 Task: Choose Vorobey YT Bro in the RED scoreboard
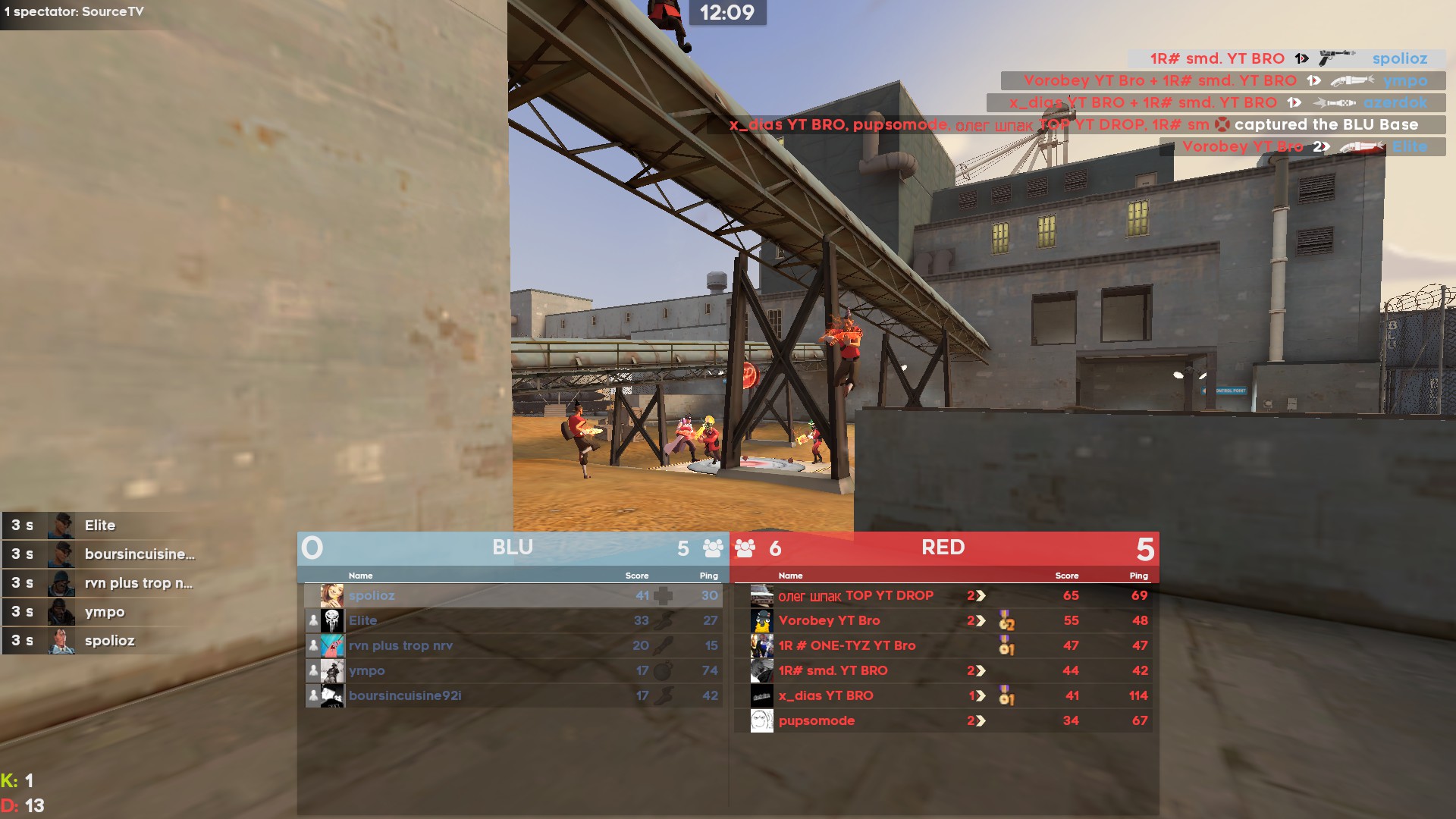click(943, 620)
